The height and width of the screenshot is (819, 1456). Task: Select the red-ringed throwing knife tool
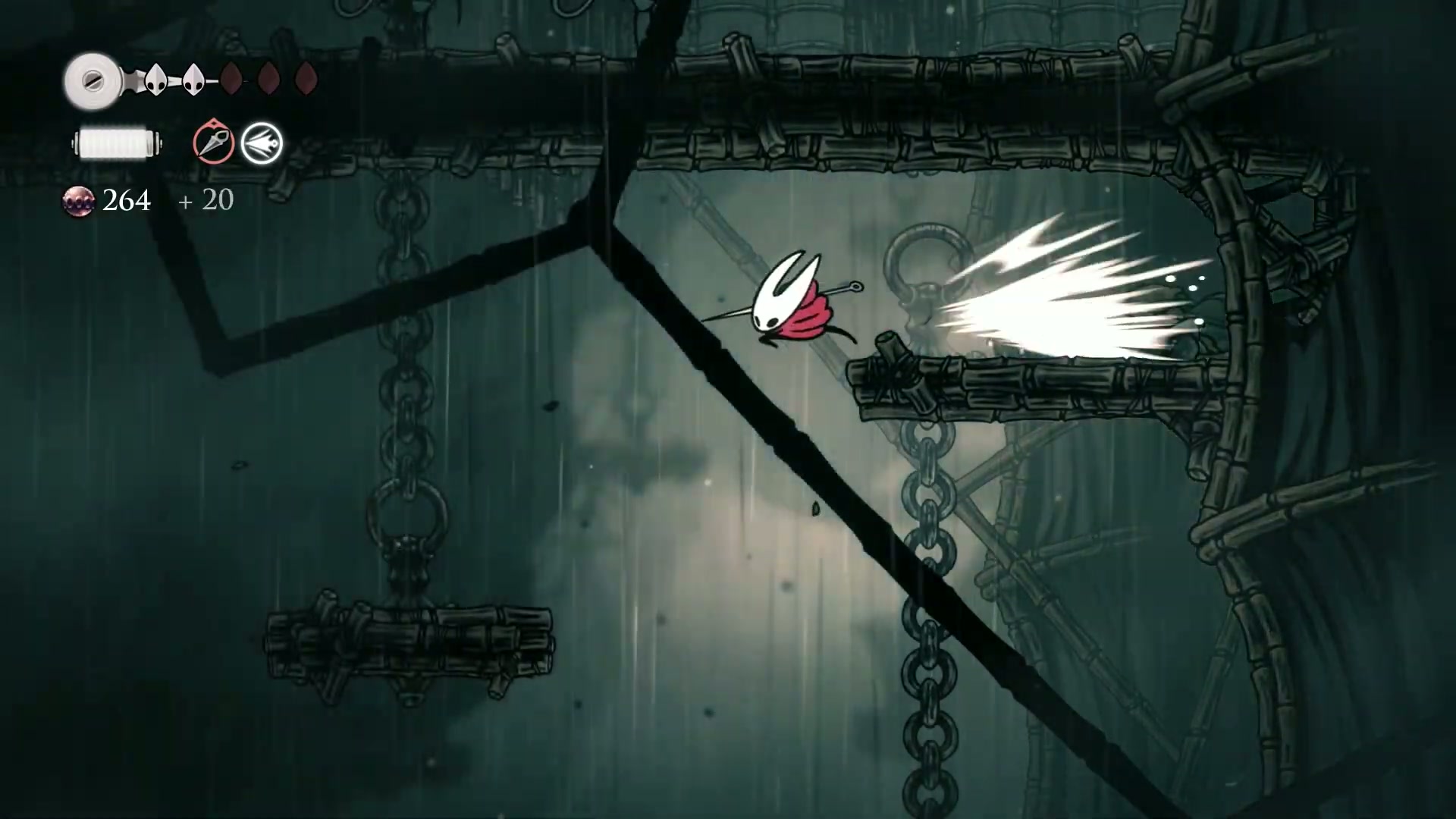213,143
